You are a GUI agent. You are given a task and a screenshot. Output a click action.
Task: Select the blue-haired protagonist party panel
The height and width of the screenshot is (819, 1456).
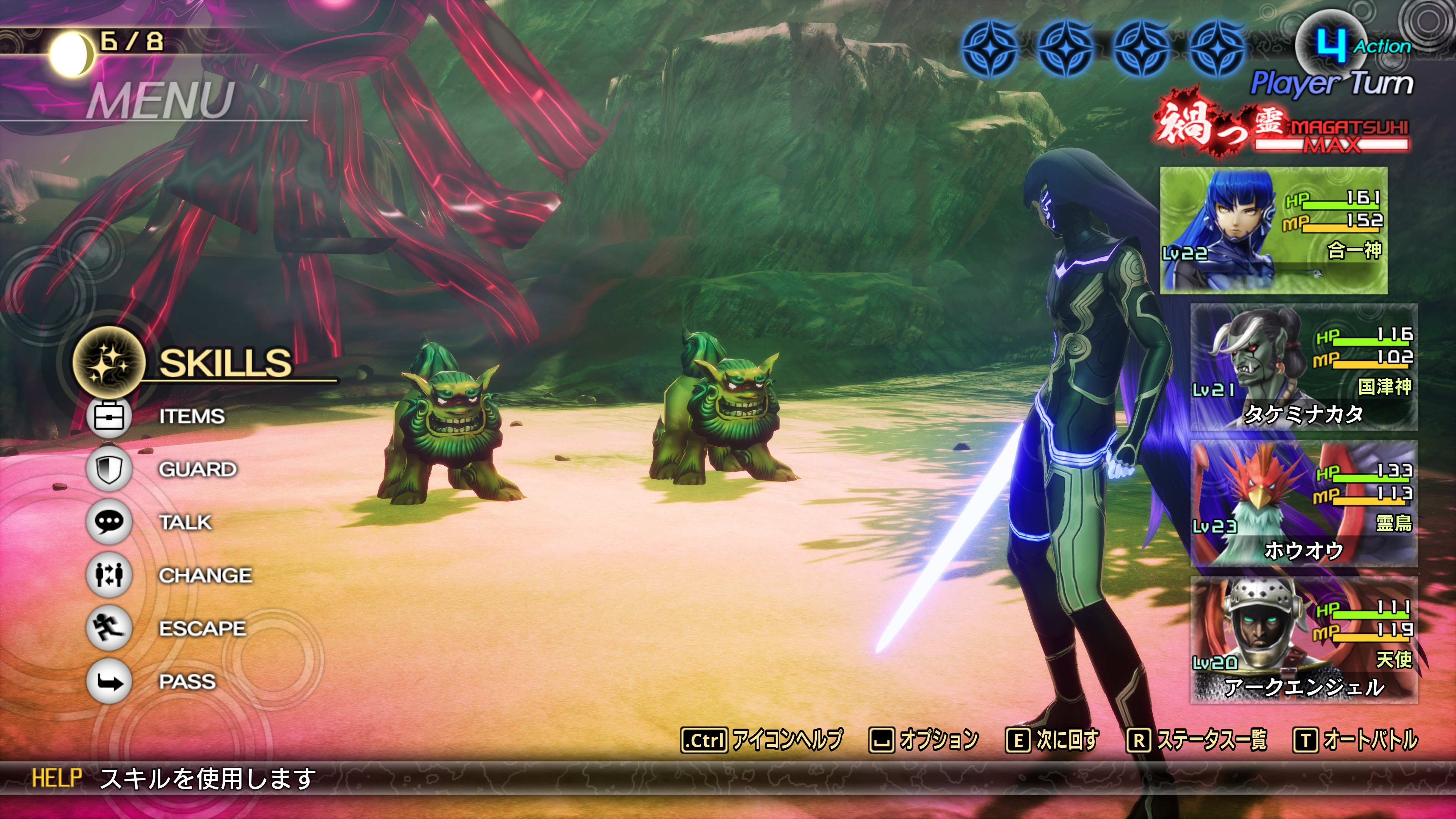(x=1274, y=230)
